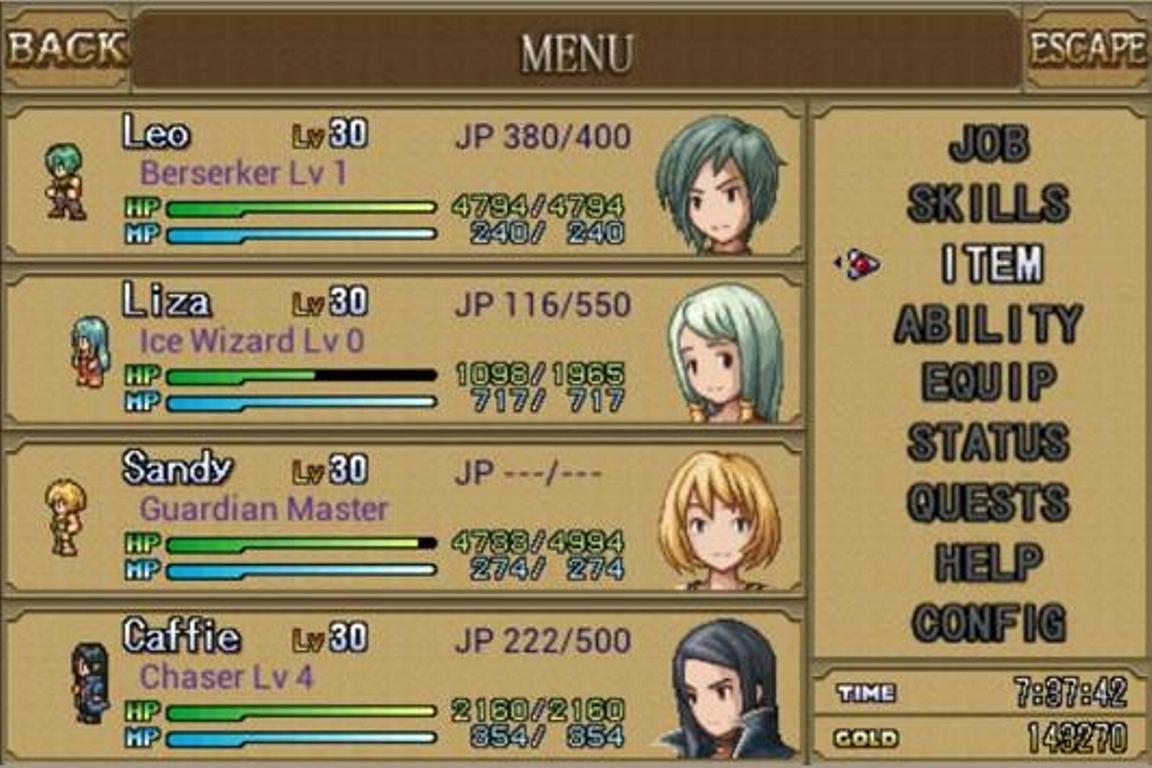Select the ITEM menu entry

(991, 263)
